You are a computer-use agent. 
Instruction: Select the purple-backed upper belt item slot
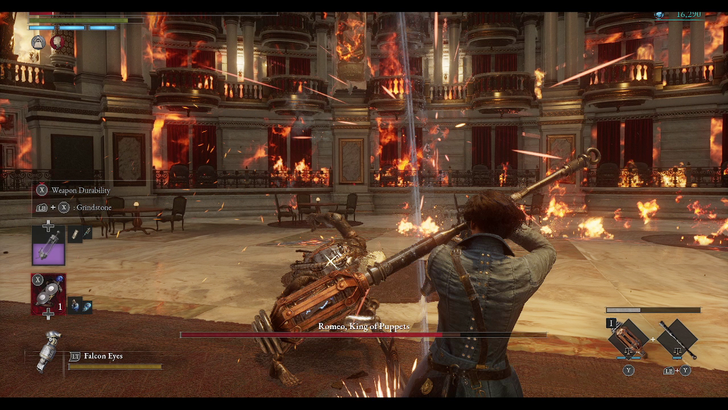pyautogui.click(x=48, y=245)
